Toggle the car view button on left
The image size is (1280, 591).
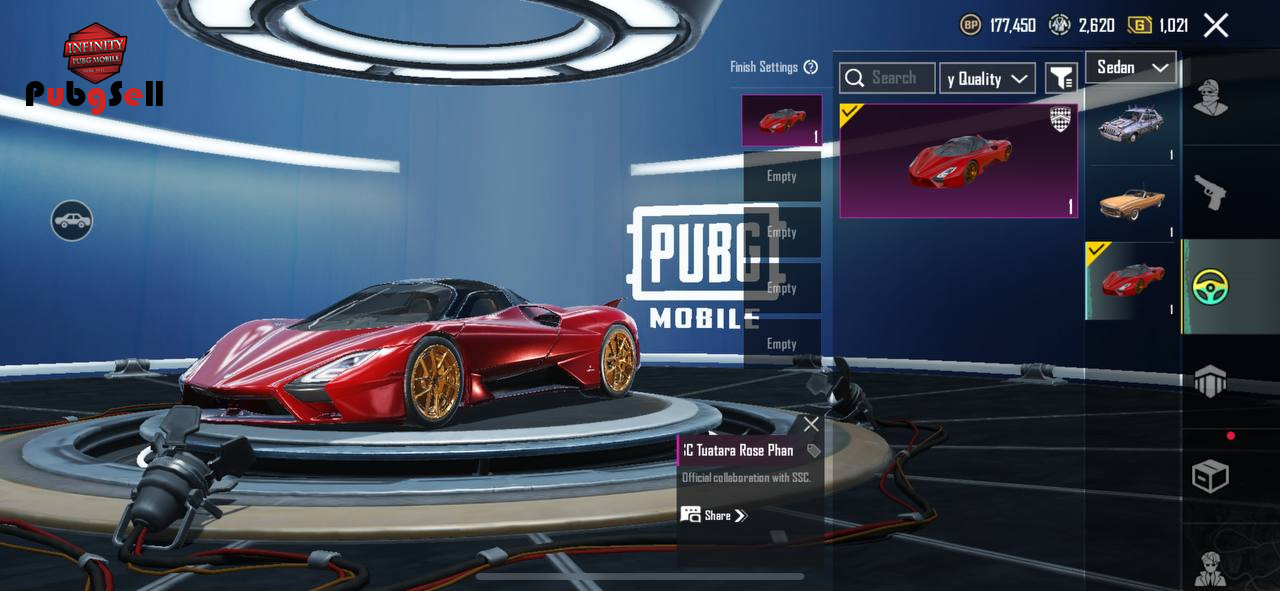tap(72, 220)
